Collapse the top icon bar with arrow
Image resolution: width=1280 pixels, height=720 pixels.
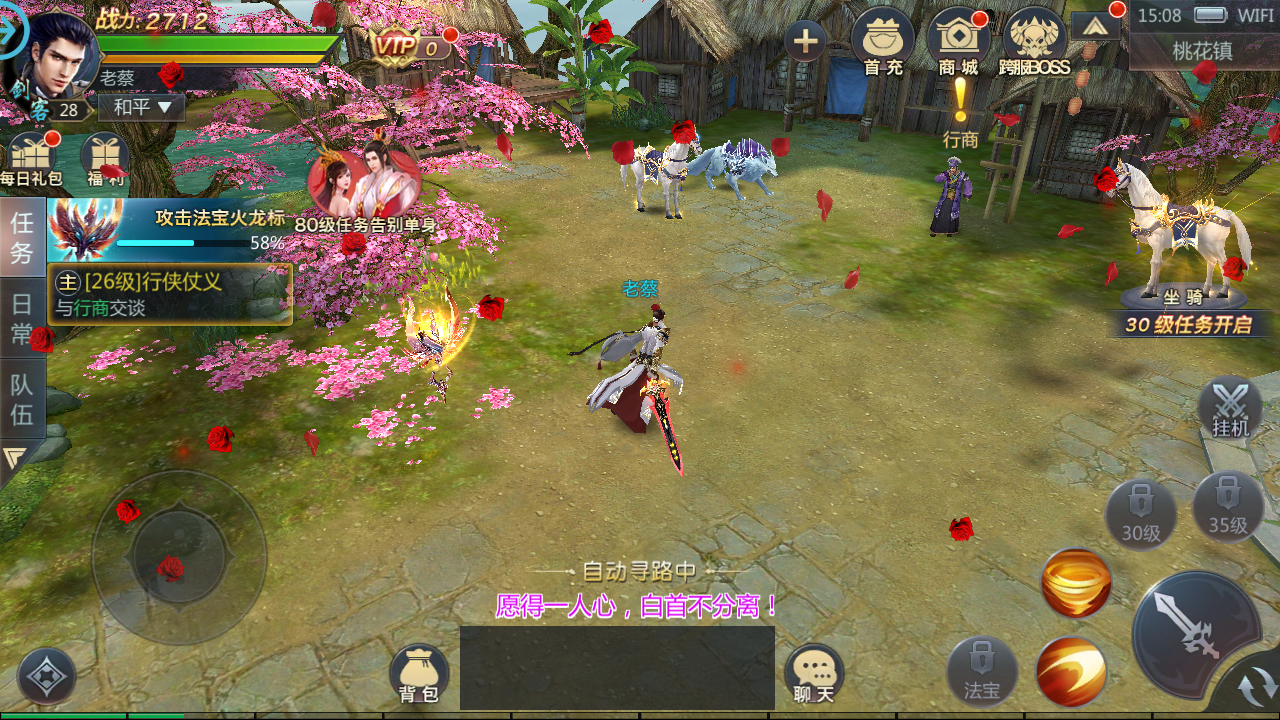pyautogui.click(x=1096, y=26)
